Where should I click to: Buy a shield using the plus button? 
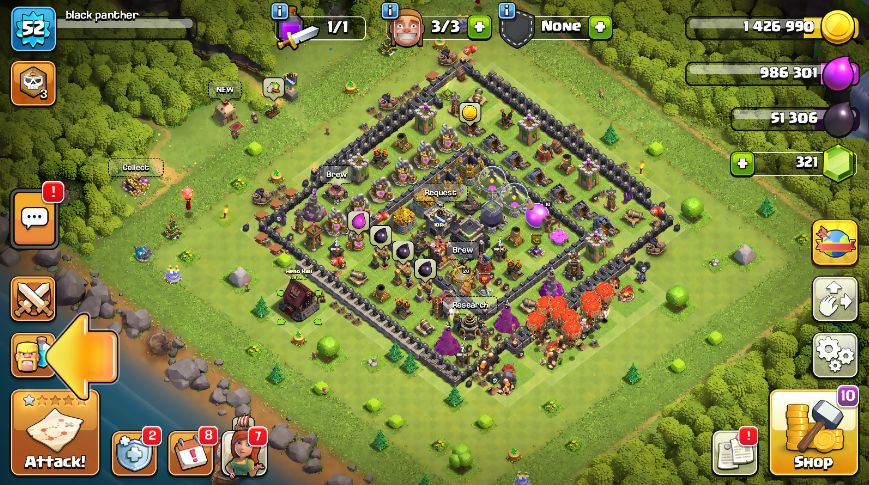[600, 27]
